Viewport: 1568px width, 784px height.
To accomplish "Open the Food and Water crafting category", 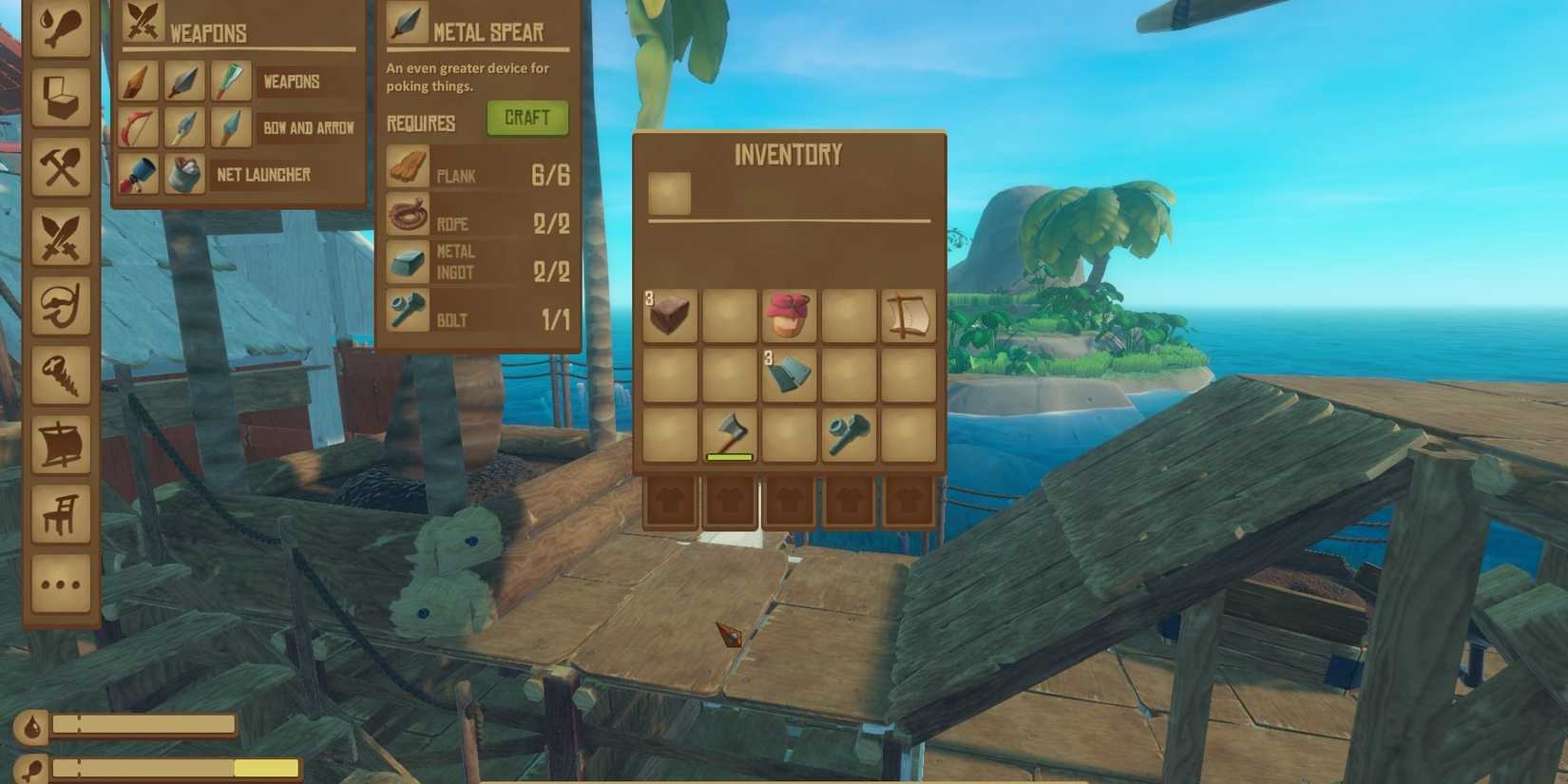I will point(60,29).
